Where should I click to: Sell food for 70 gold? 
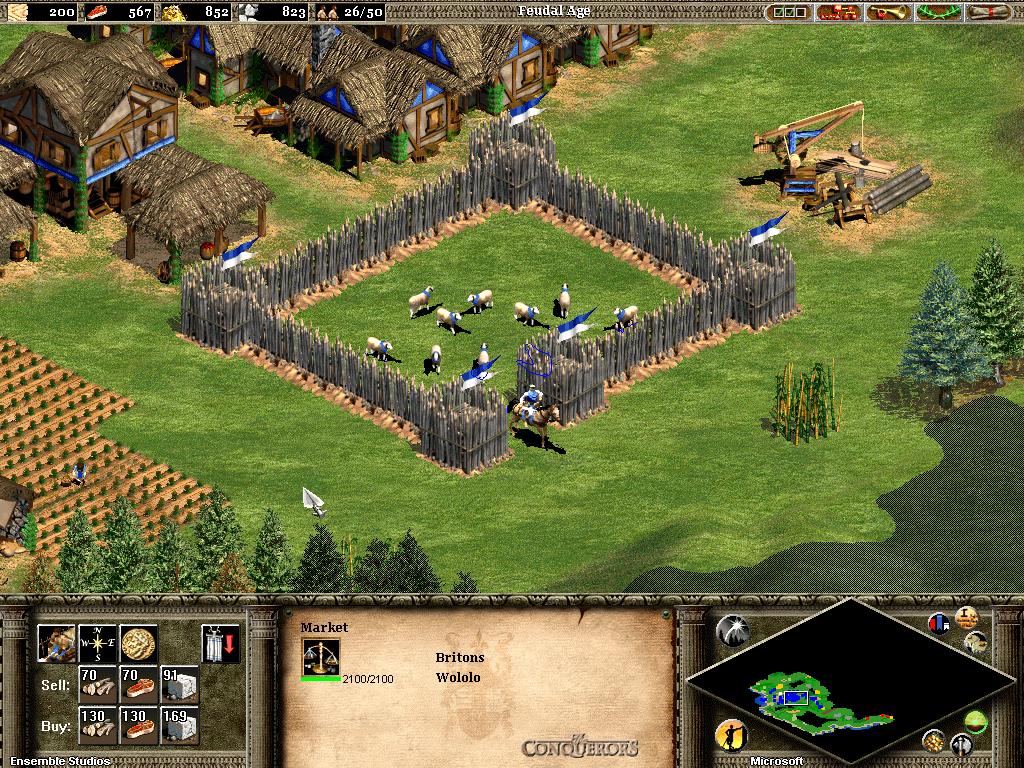pos(138,685)
